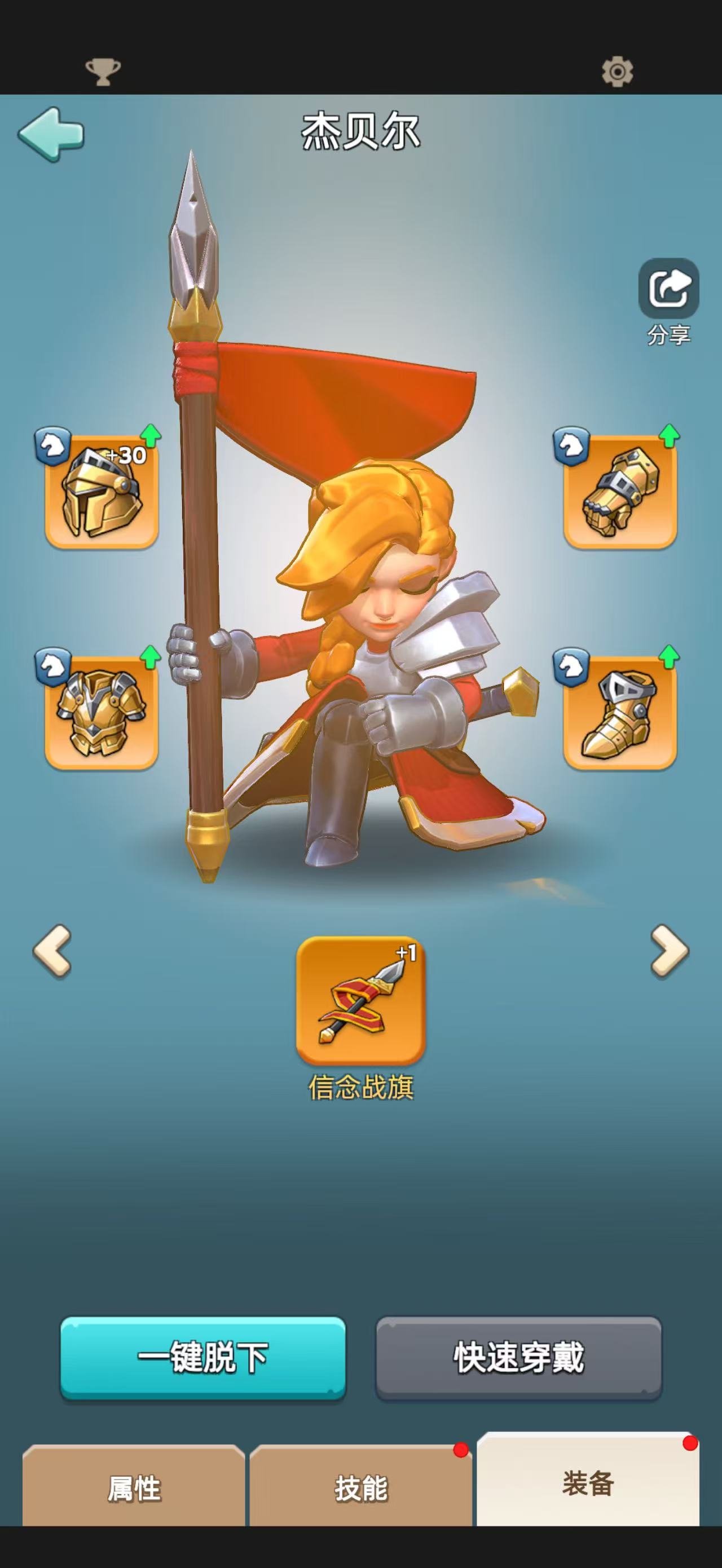Select the 装备 equipment tab
The width and height of the screenshot is (722, 1568).
coord(587,1482)
